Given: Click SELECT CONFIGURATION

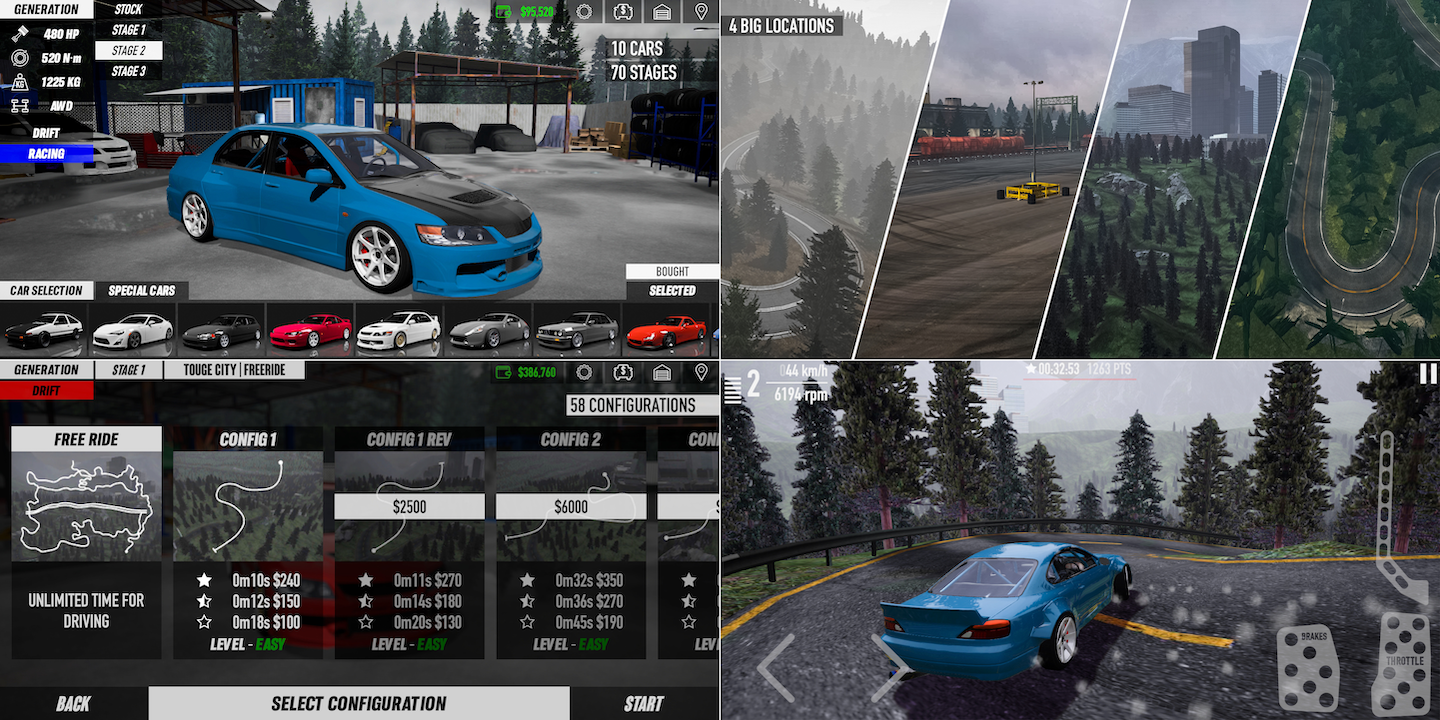Looking at the screenshot, I should 360,703.
